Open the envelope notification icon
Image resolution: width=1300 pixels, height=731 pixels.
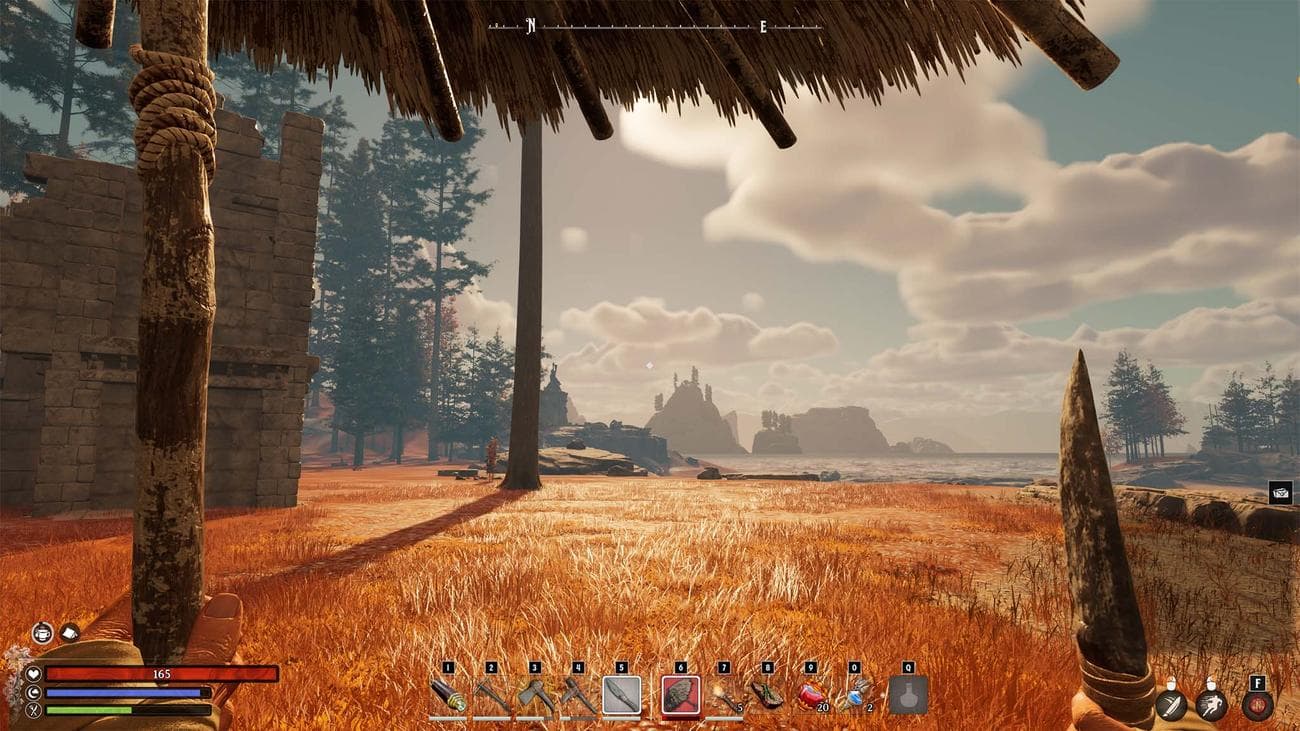coord(1280,492)
